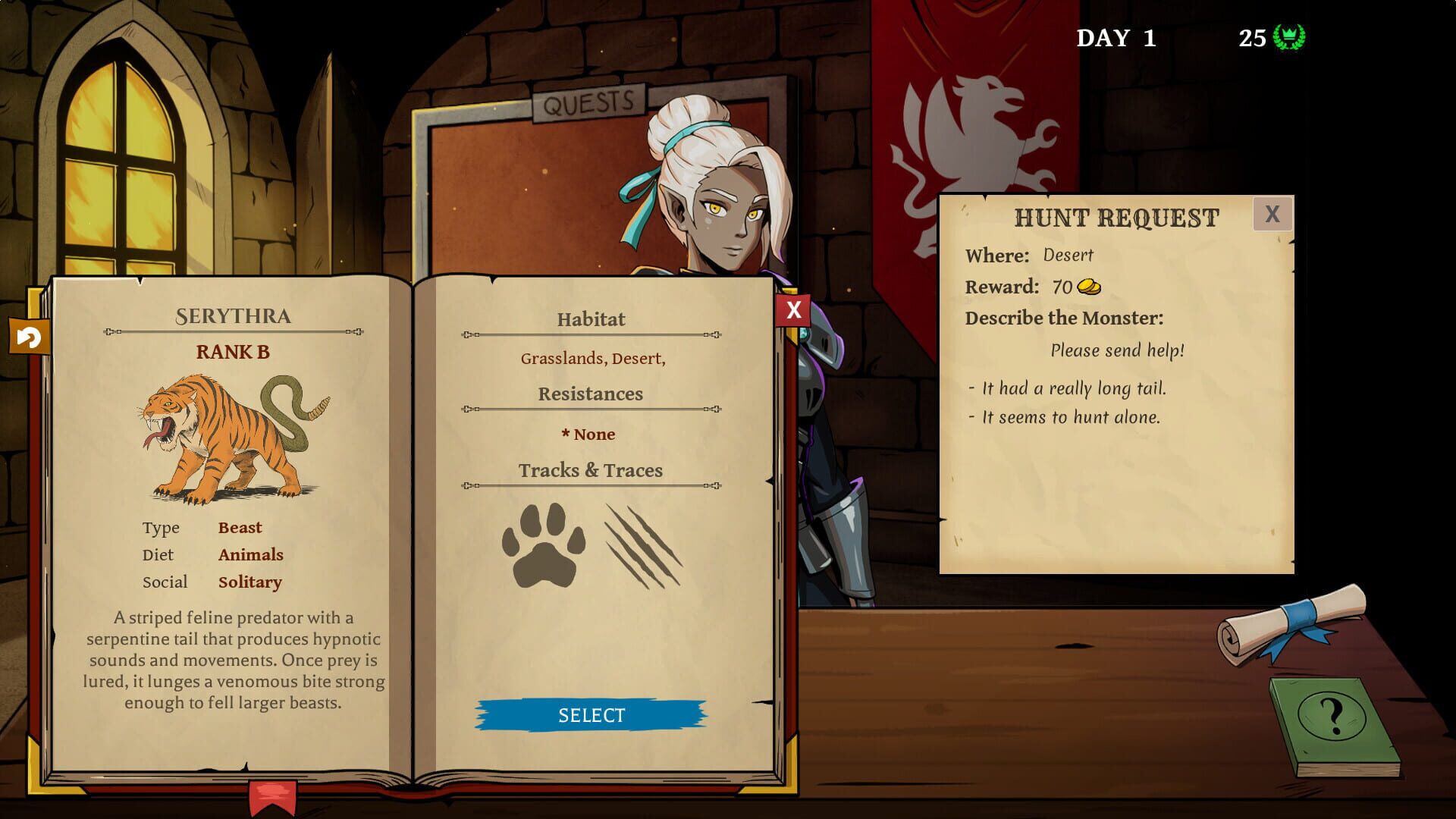The image size is (1456, 819).
Task: Click the RANK B label under Serythra
Action: 231,351
